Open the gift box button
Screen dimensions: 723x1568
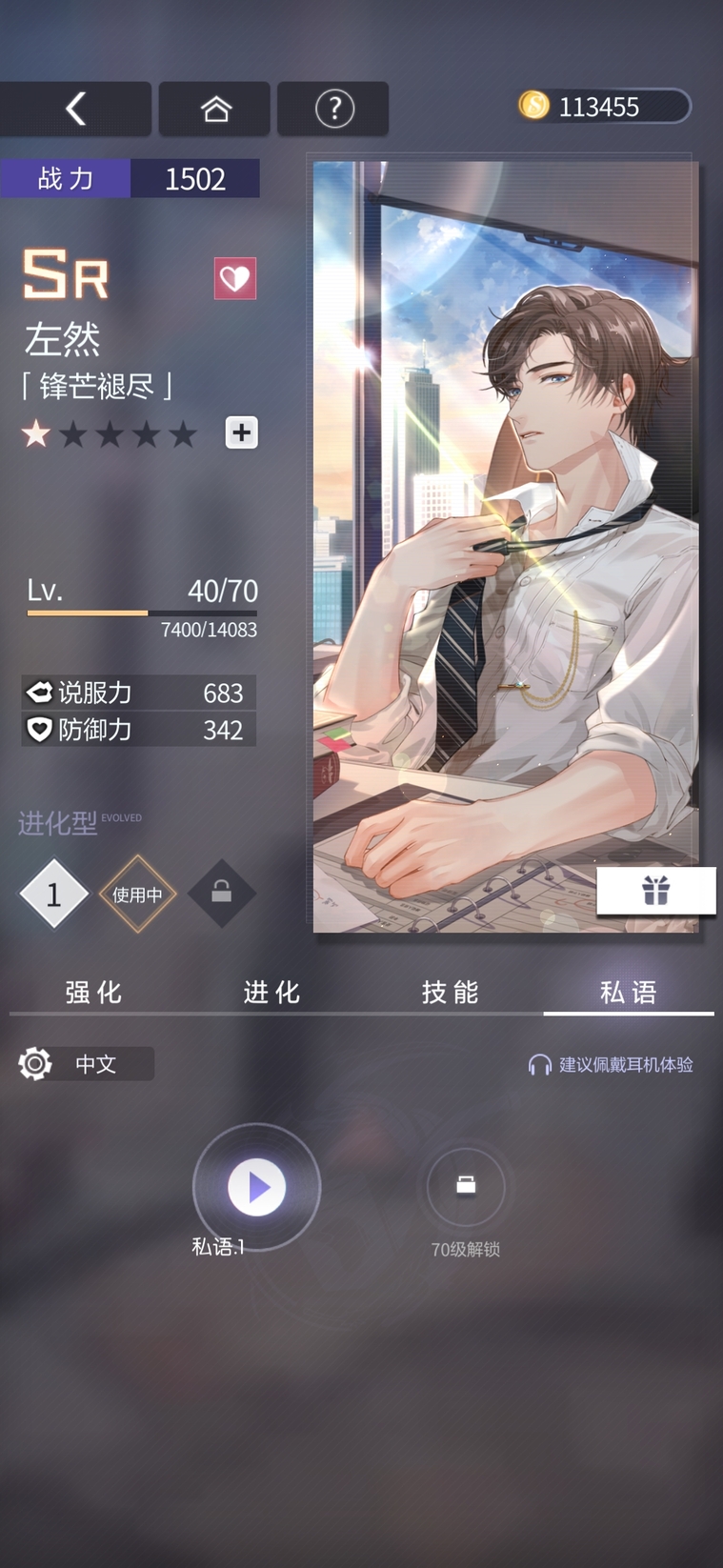click(x=655, y=891)
